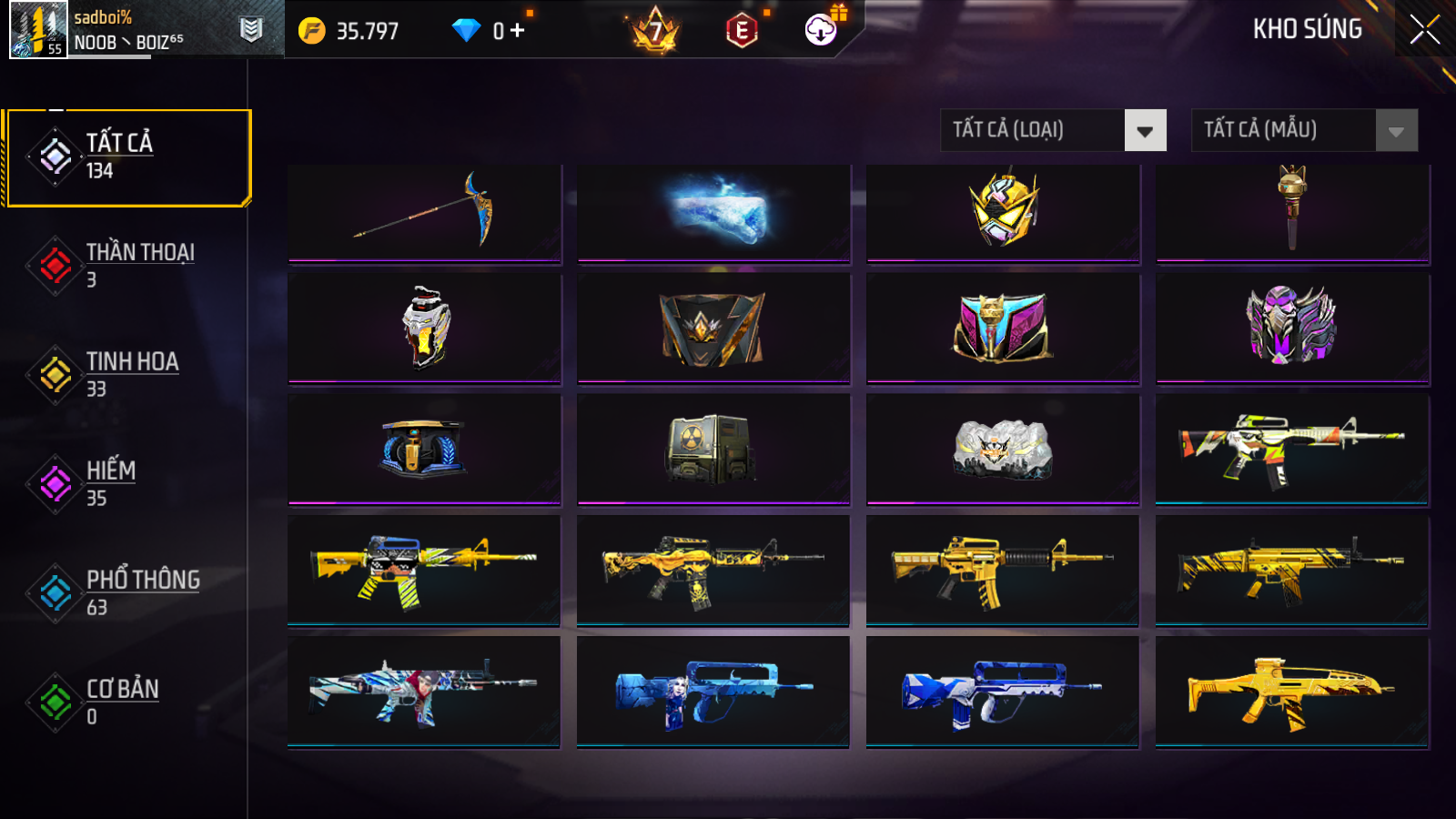1456x819 pixels.
Task: Pick the radioactive symbol loot box skin
Action: pyautogui.click(x=713, y=449)
